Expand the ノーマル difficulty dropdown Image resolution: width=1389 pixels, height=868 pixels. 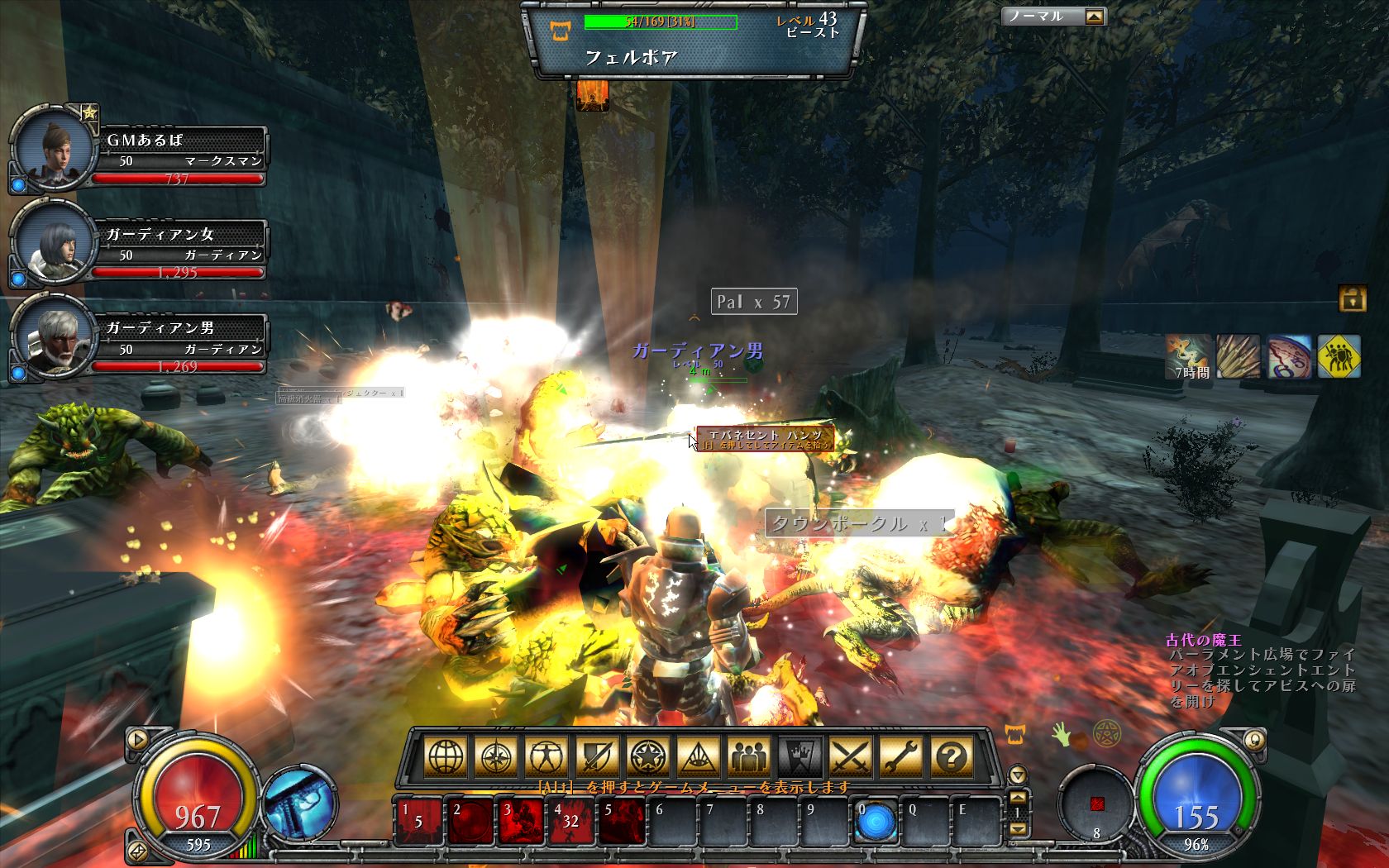(x=1094, y=17)
